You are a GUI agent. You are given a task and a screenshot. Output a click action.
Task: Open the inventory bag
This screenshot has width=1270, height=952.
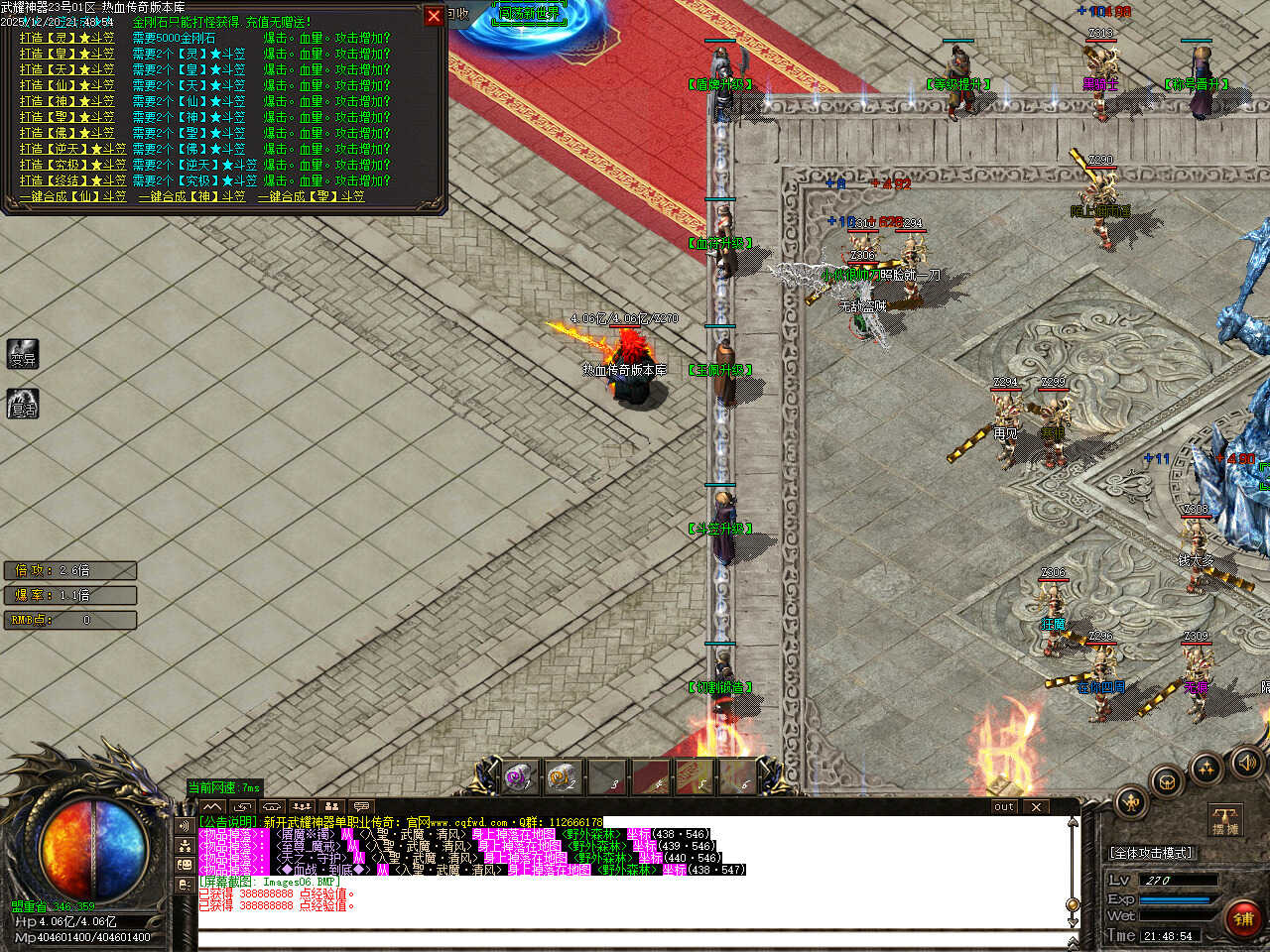(1168, 780)
